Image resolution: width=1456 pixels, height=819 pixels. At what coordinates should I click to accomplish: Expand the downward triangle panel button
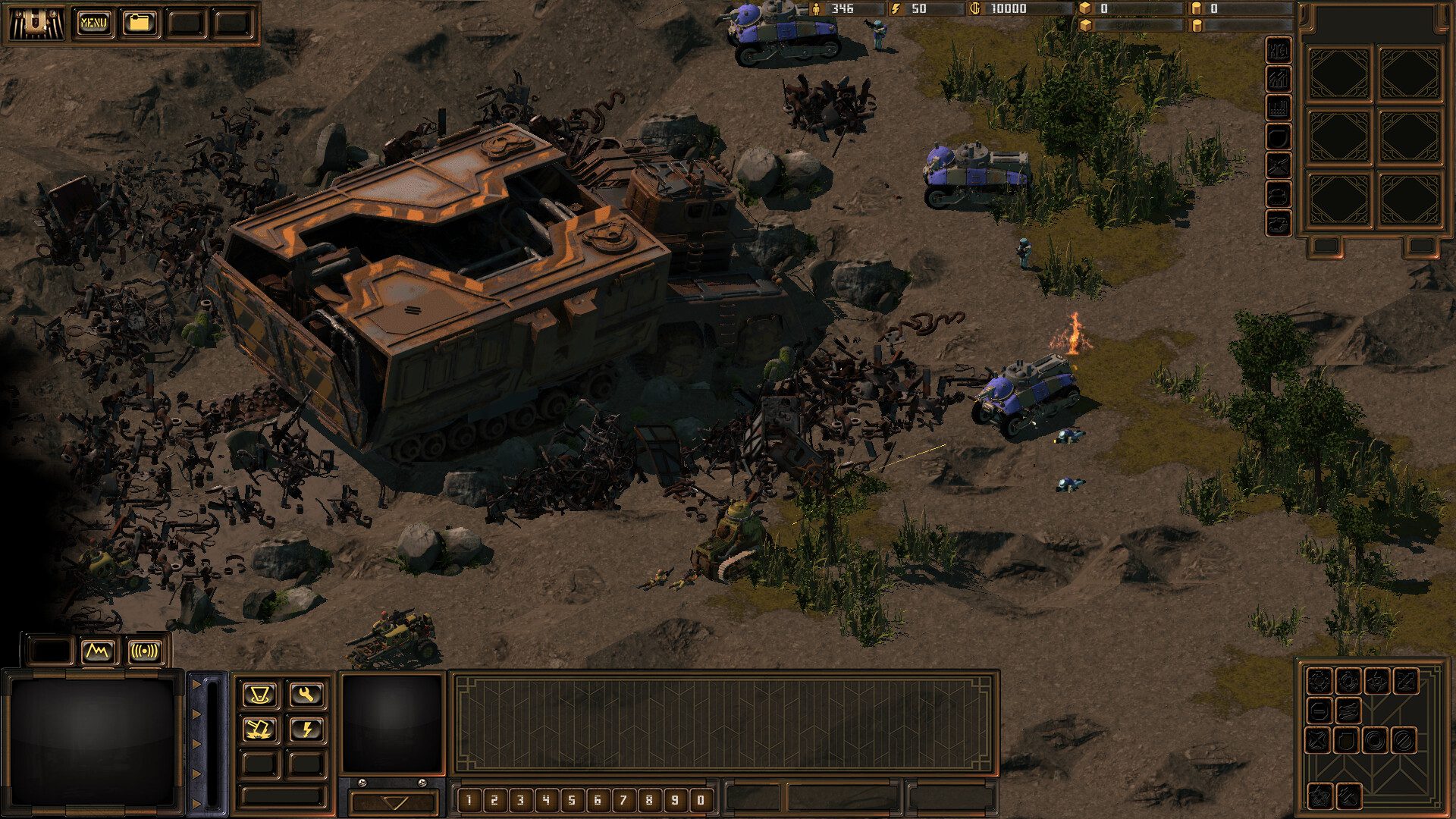pos(394,802)
